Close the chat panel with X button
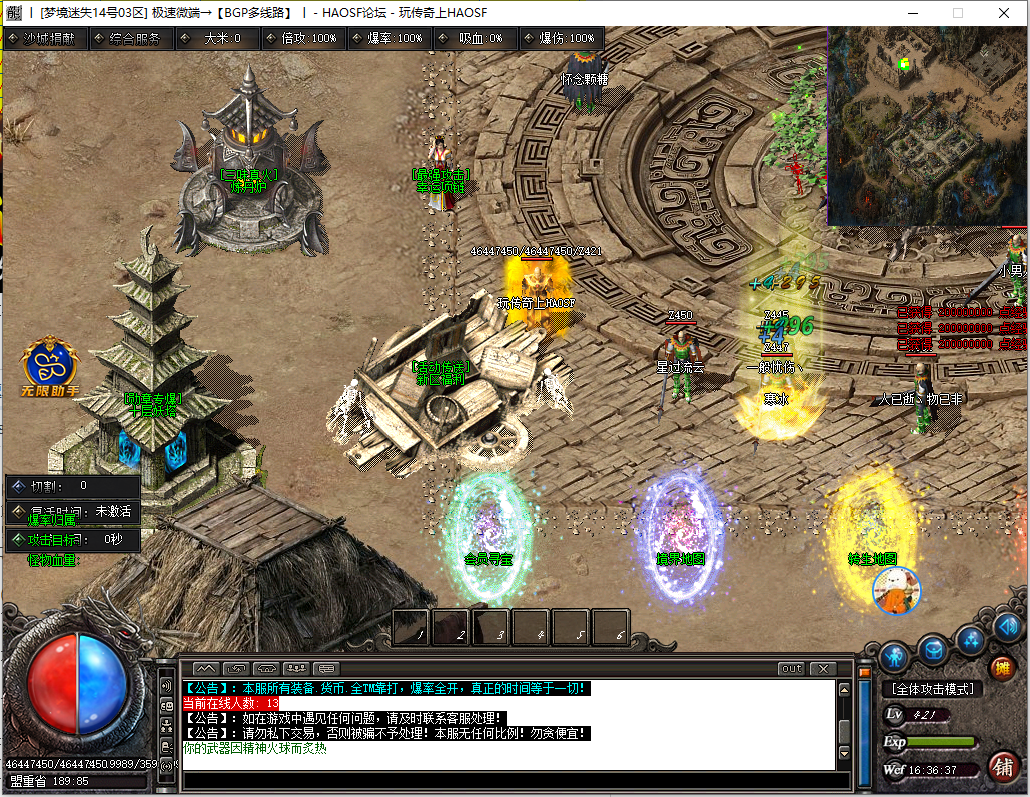Image resolution: width=1030 pixels, height=797 pixels. click(x=822, y=668)
